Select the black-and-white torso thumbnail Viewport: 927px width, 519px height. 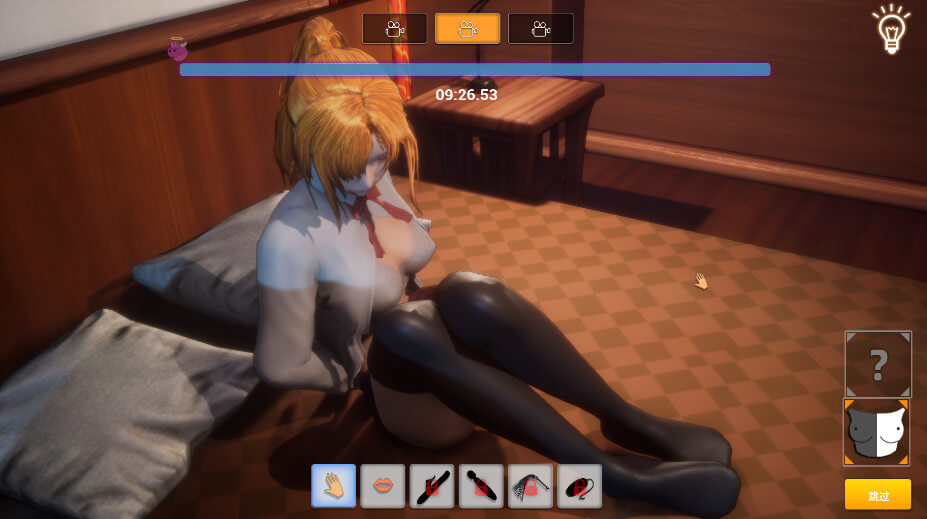877,432
